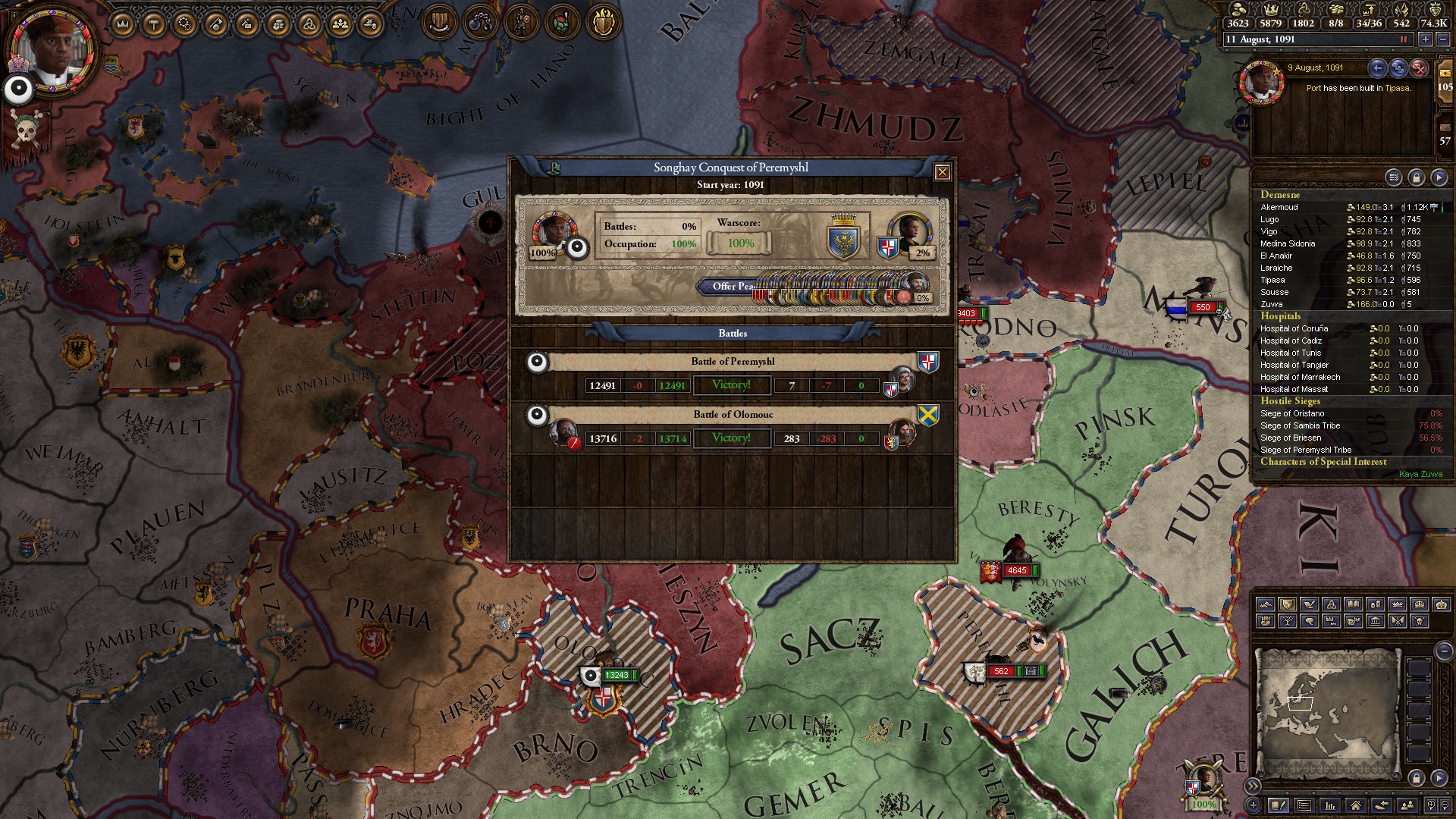Viewport: 1456px width, 819px height.
Task: Dismiss the Tipasa message with the red X icon
Action: pos(1418,69)
